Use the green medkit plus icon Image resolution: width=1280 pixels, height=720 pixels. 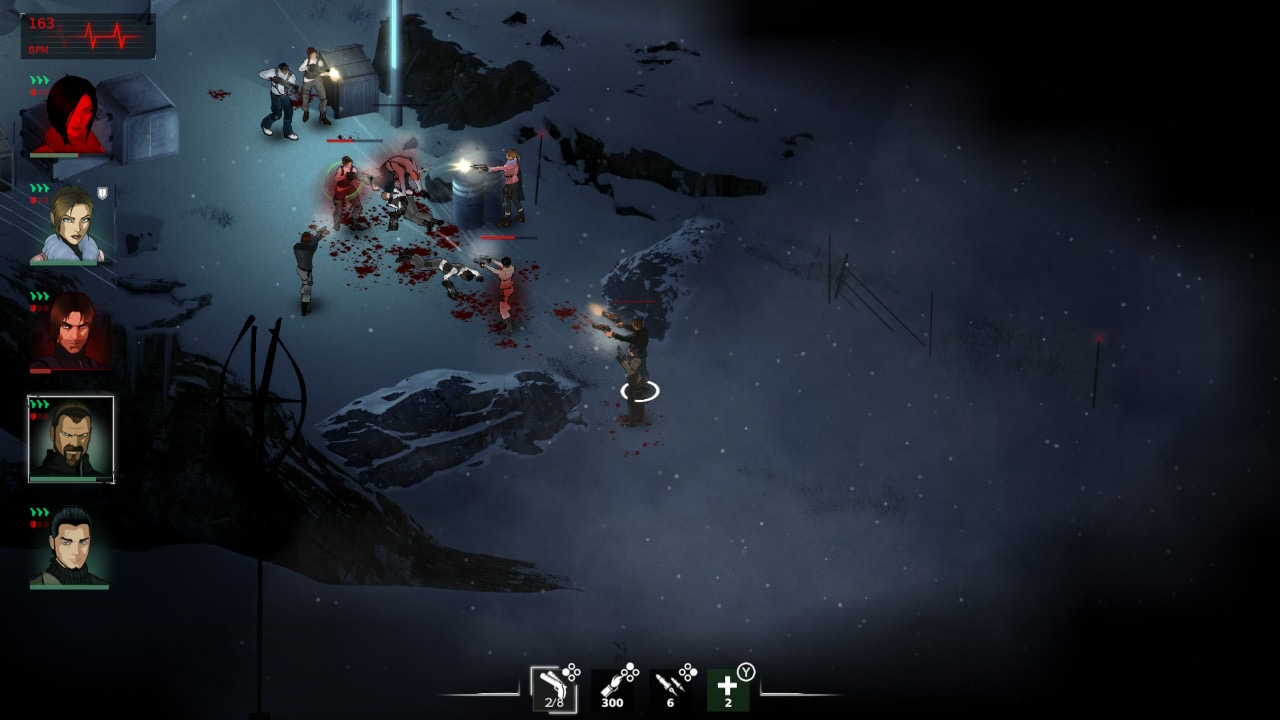pos(729,690)
